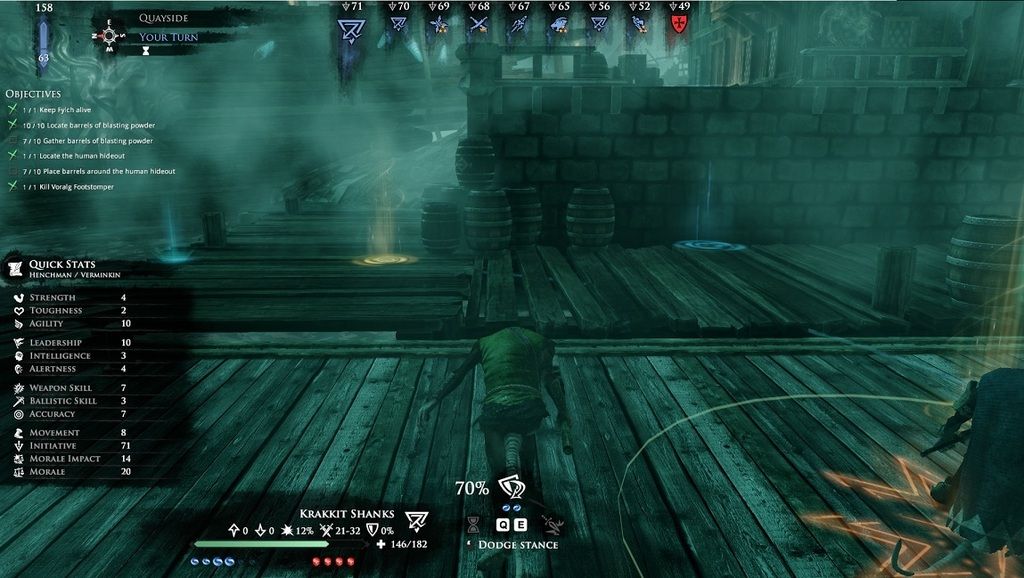Viewport: 1024px width, 578px height.
Task: Activate the Dodge stance shield icon
Action: tap(512, 488)
